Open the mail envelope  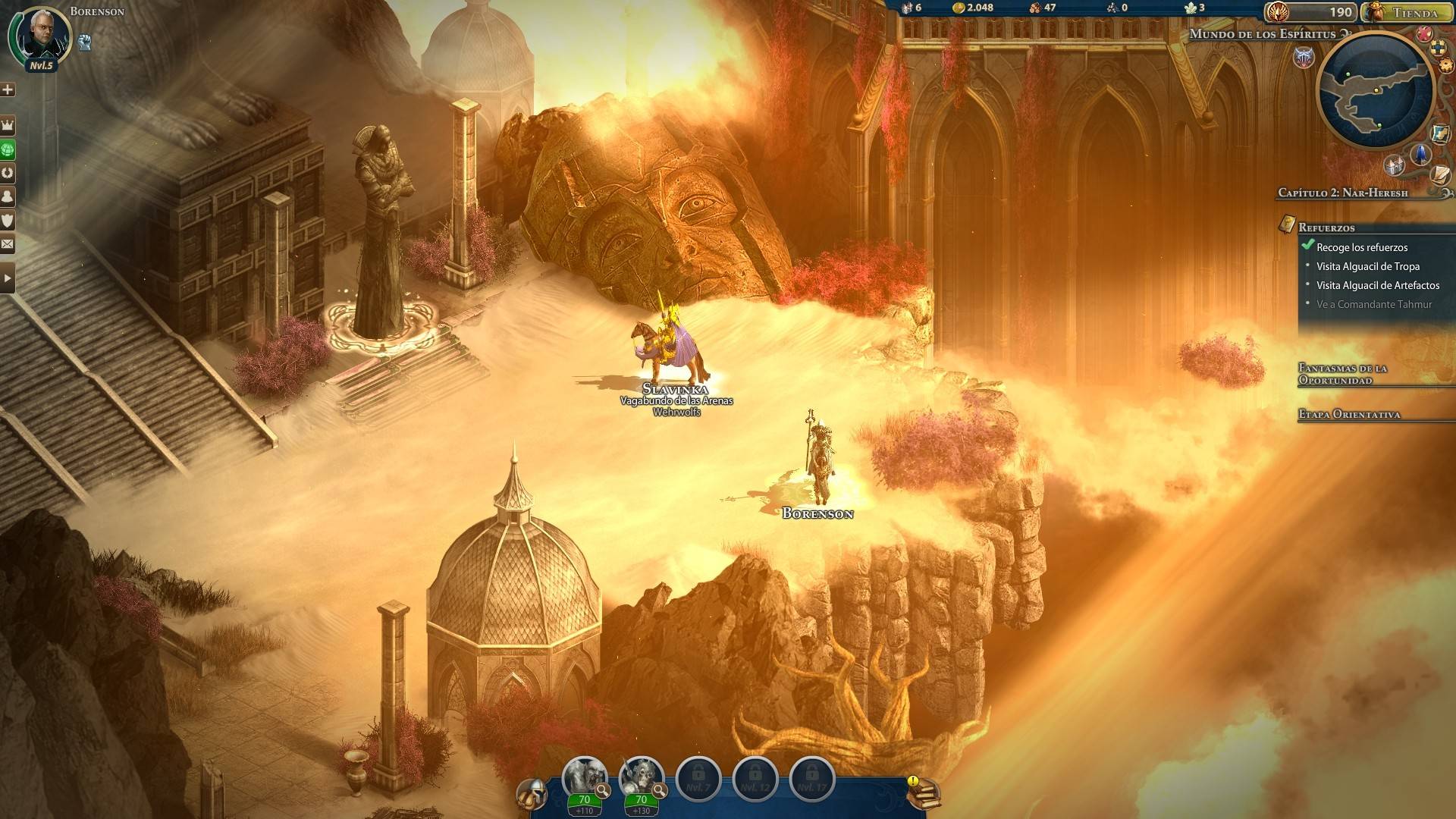tap(8, 244)
